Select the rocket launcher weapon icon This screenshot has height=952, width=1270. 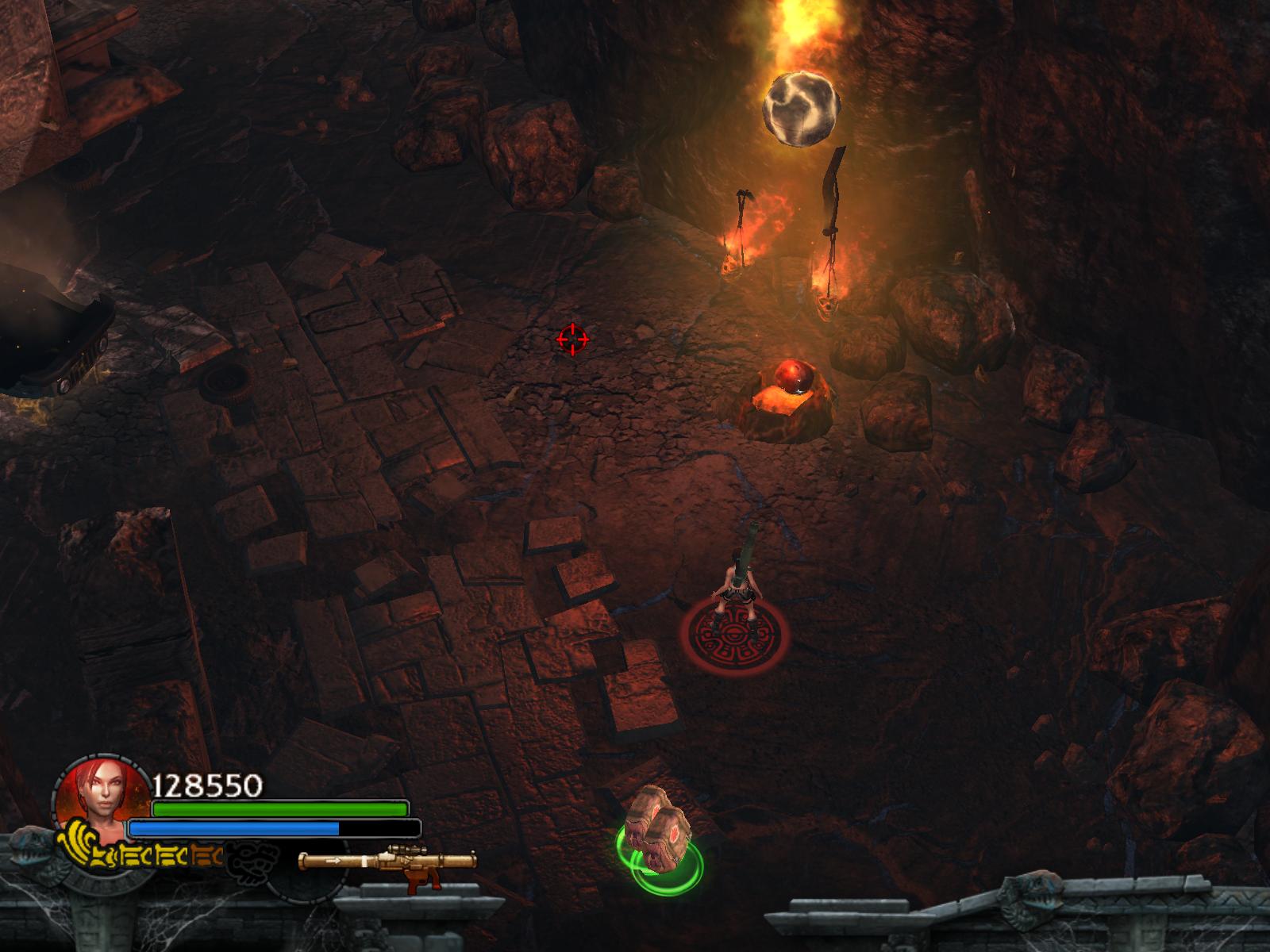point(387,863)
